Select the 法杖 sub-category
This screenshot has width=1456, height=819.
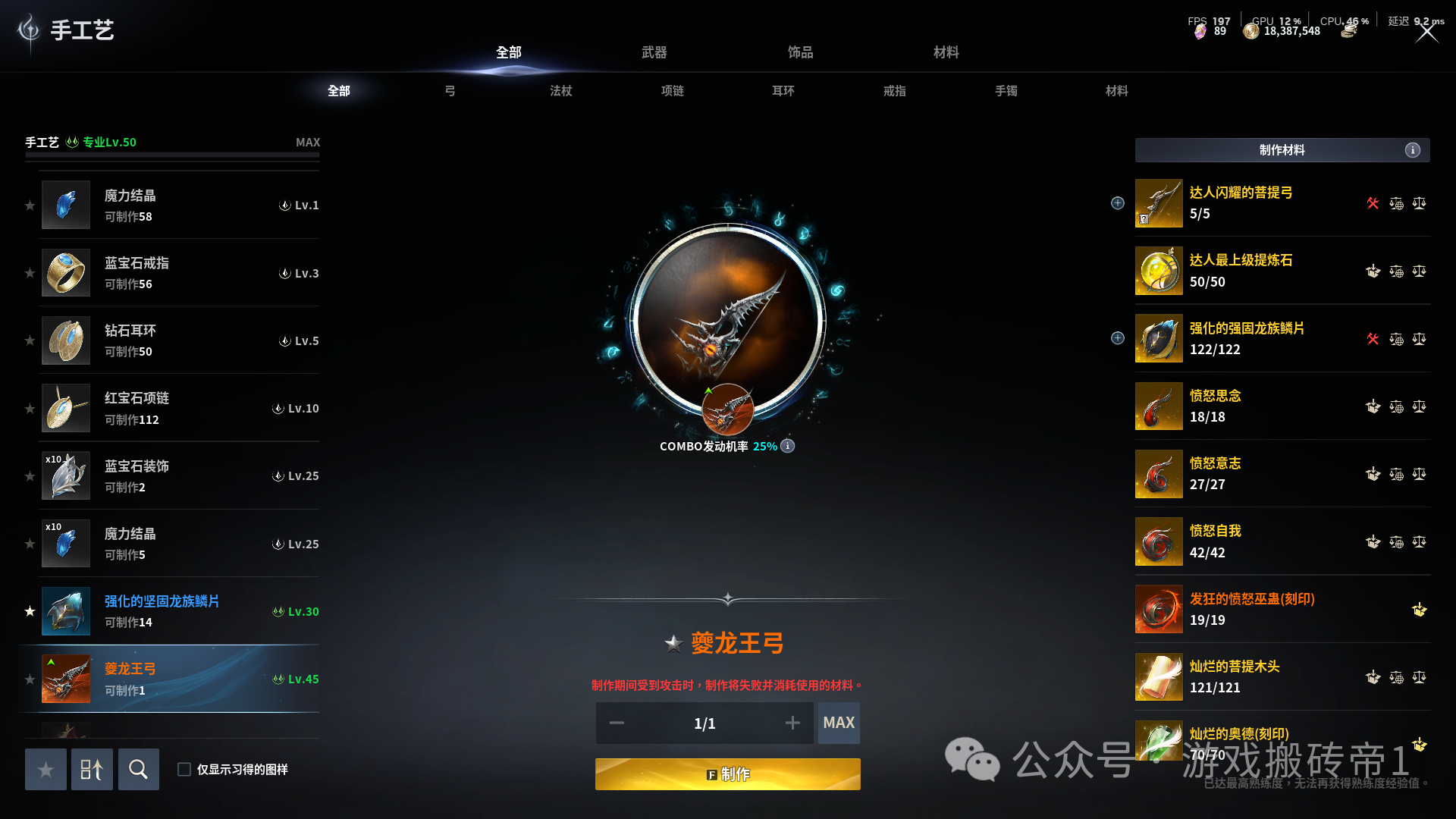[x=560, y=91]
